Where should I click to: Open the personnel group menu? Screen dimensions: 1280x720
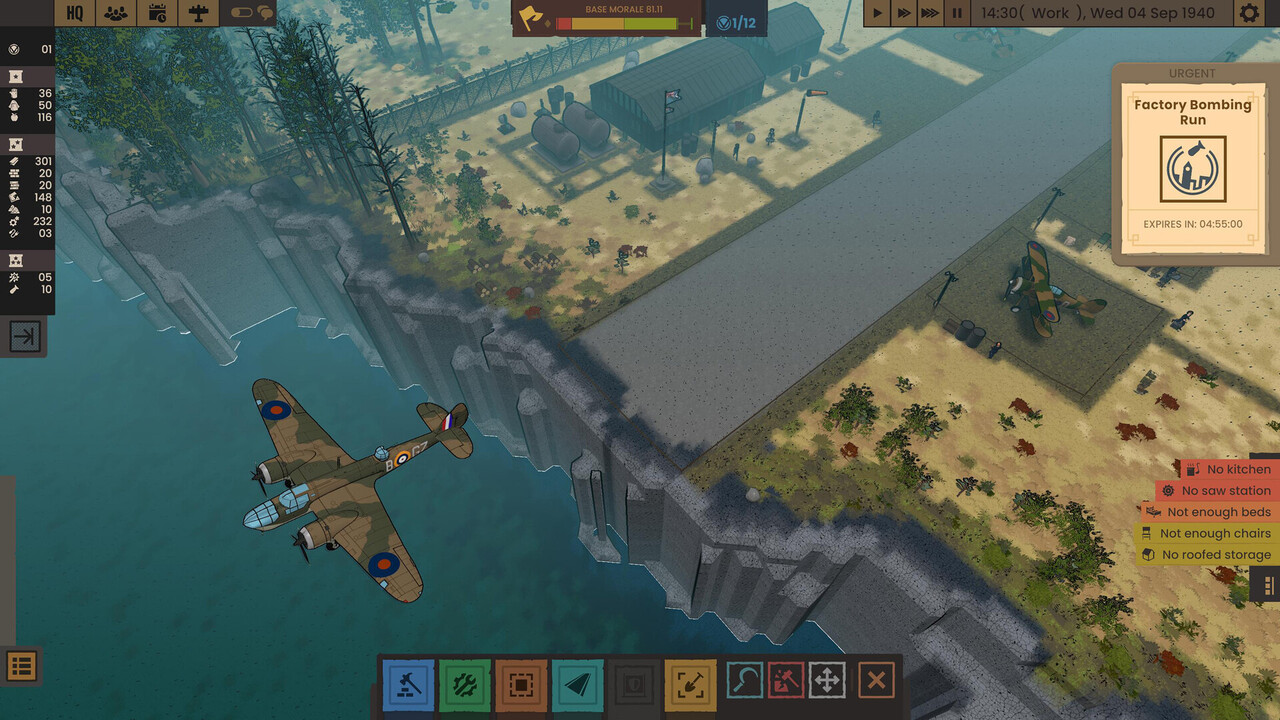coord(117,13)
